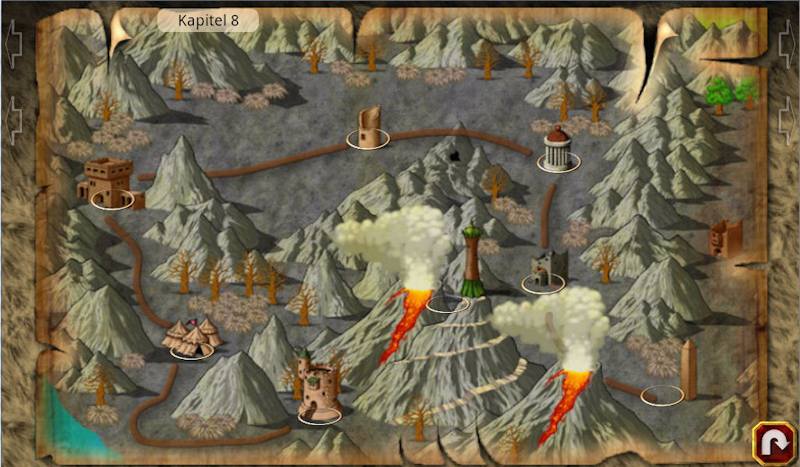Select the tall green-capped tower level
800x467 pixels.
click(x=471, y=265)
